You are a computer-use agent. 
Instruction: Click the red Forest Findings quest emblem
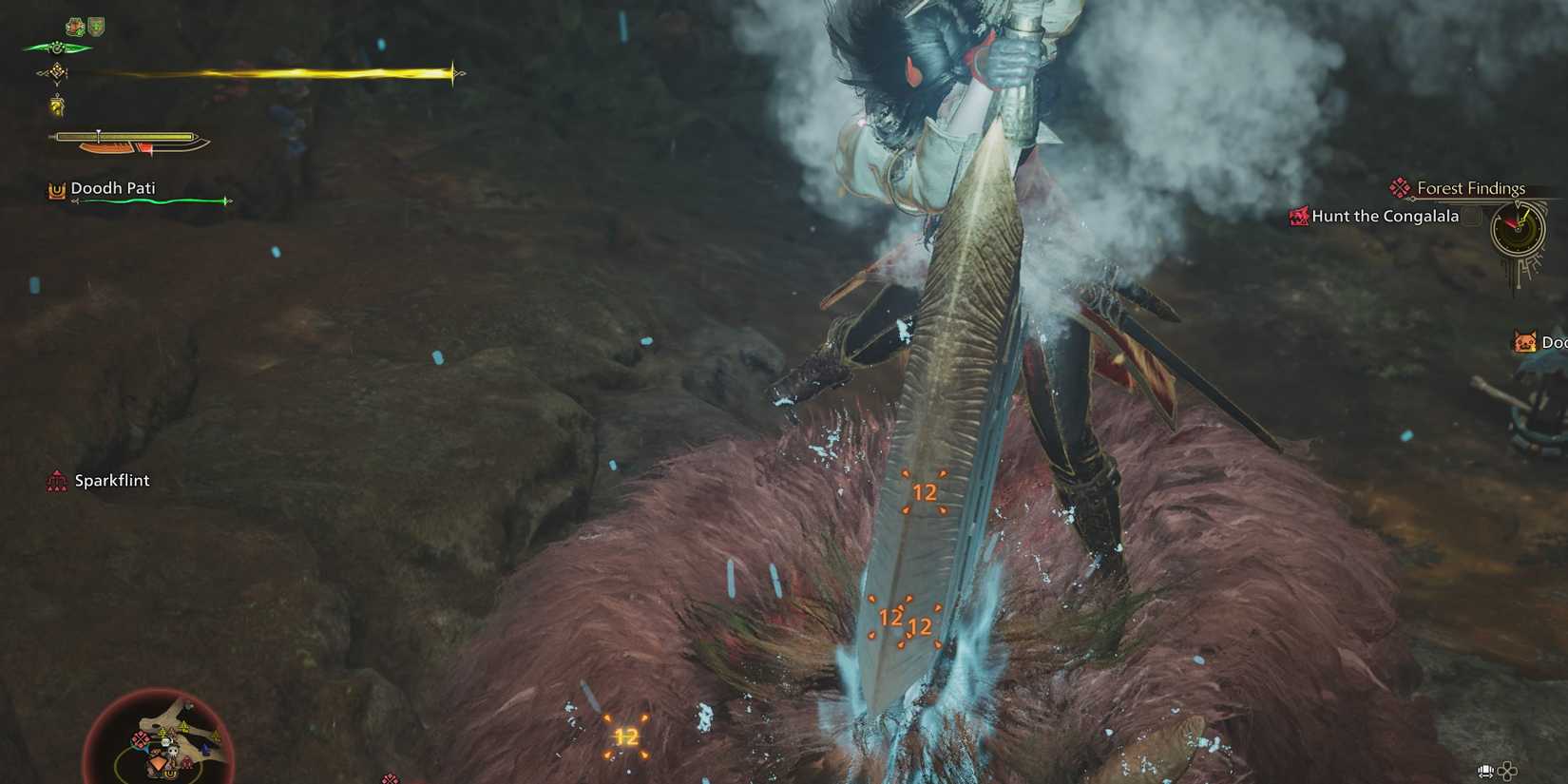click(x=1398, y=187)
